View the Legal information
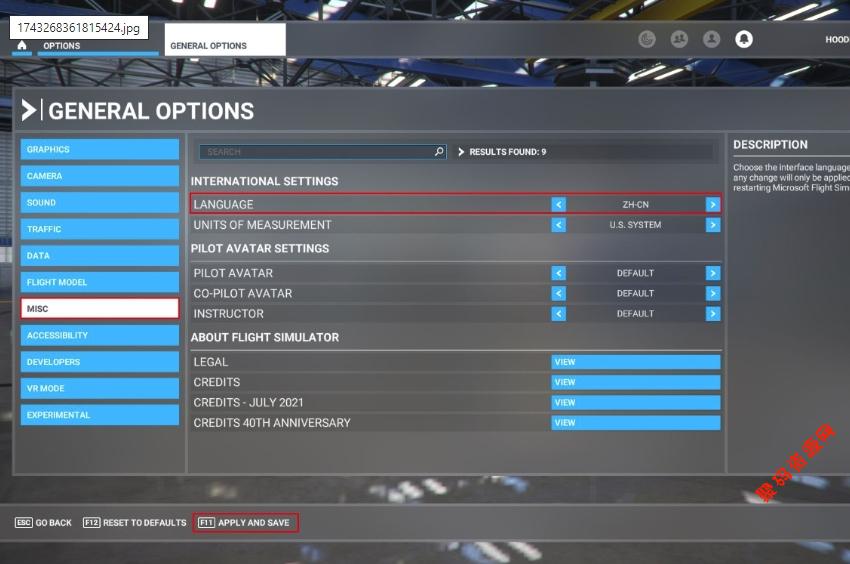This screenshot has height=564, width=850. coord(635,362)
